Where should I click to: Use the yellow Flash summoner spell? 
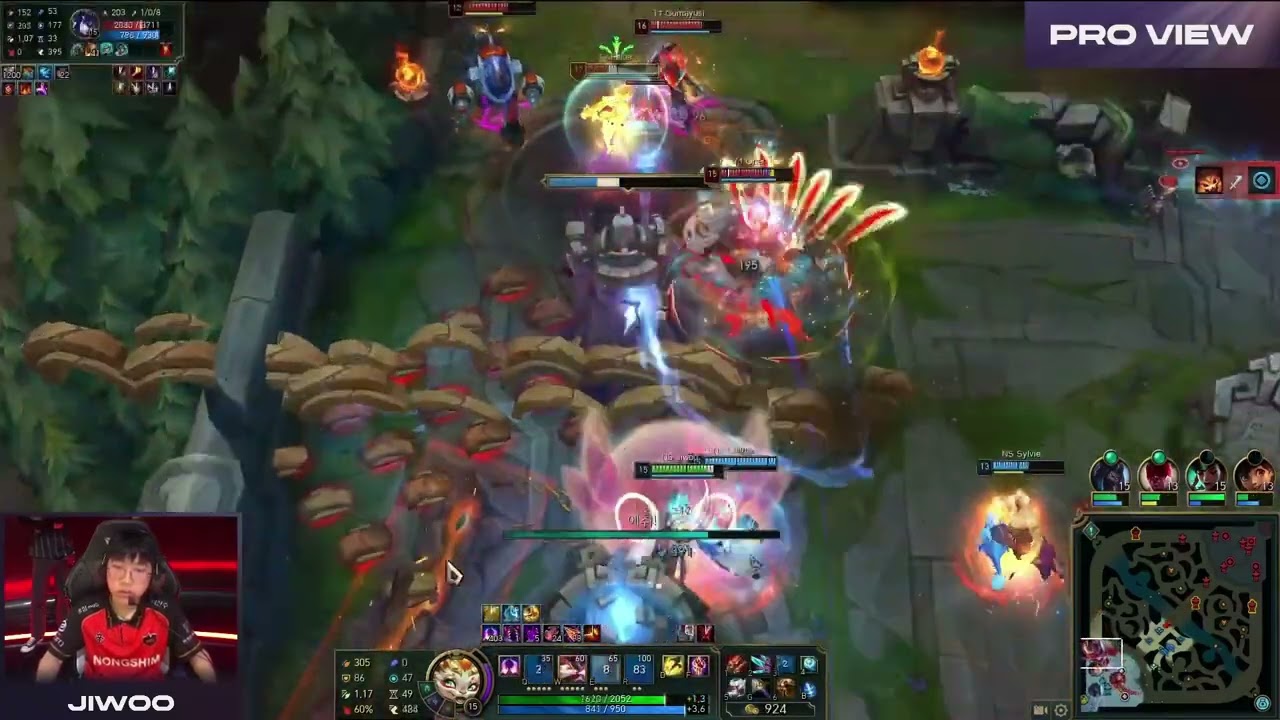click(672, 666)
